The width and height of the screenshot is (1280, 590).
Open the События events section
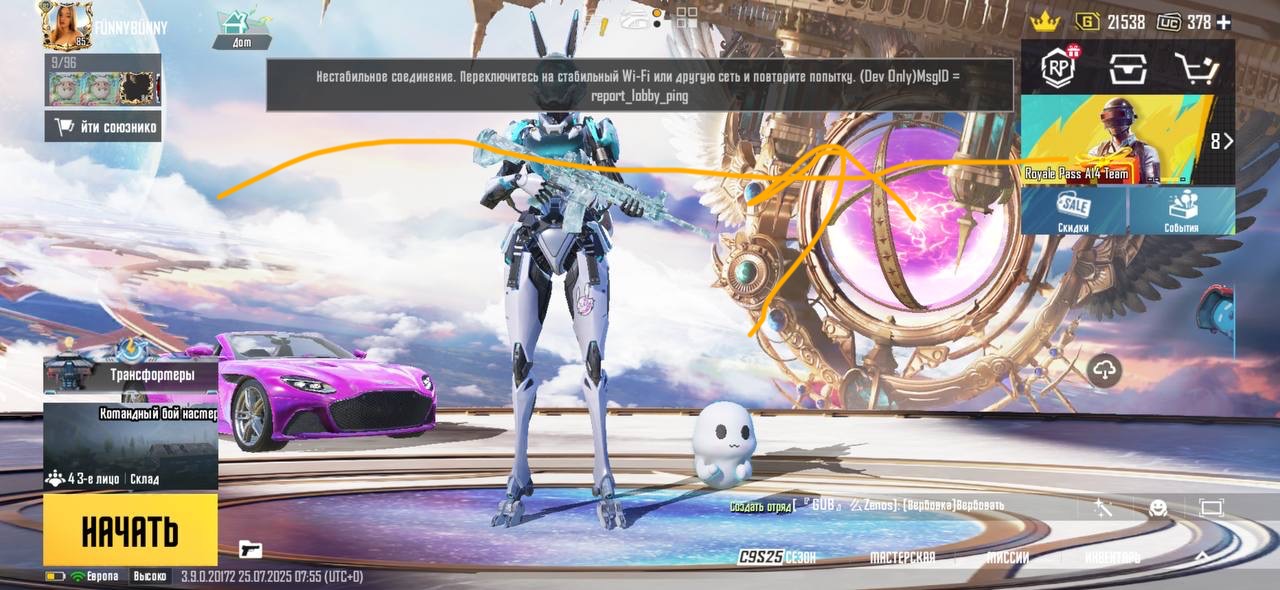tap(1181, 211)
